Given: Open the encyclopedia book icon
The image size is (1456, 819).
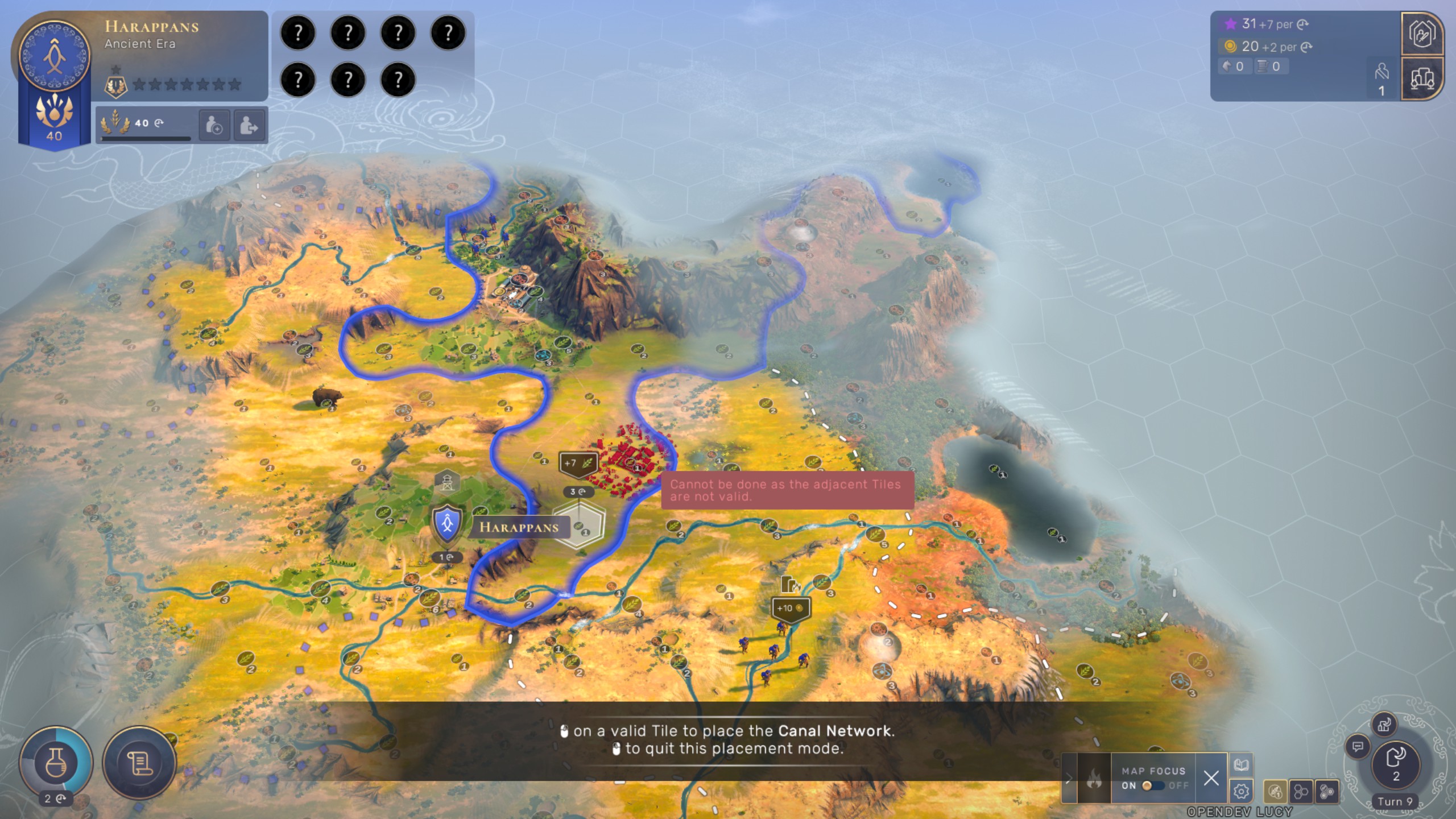Looking at the screenshot, I should 1241,765.
